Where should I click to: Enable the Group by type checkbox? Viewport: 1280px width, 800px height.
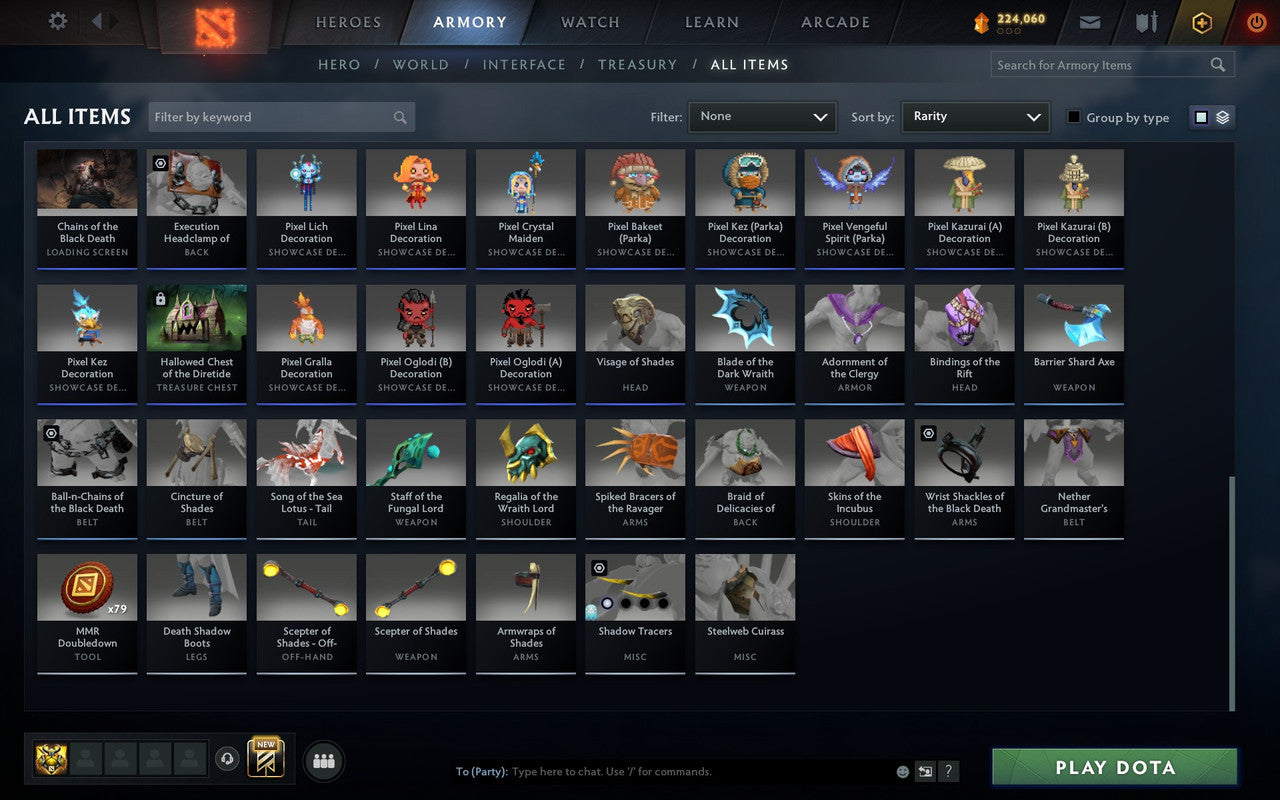[1073, 117]
